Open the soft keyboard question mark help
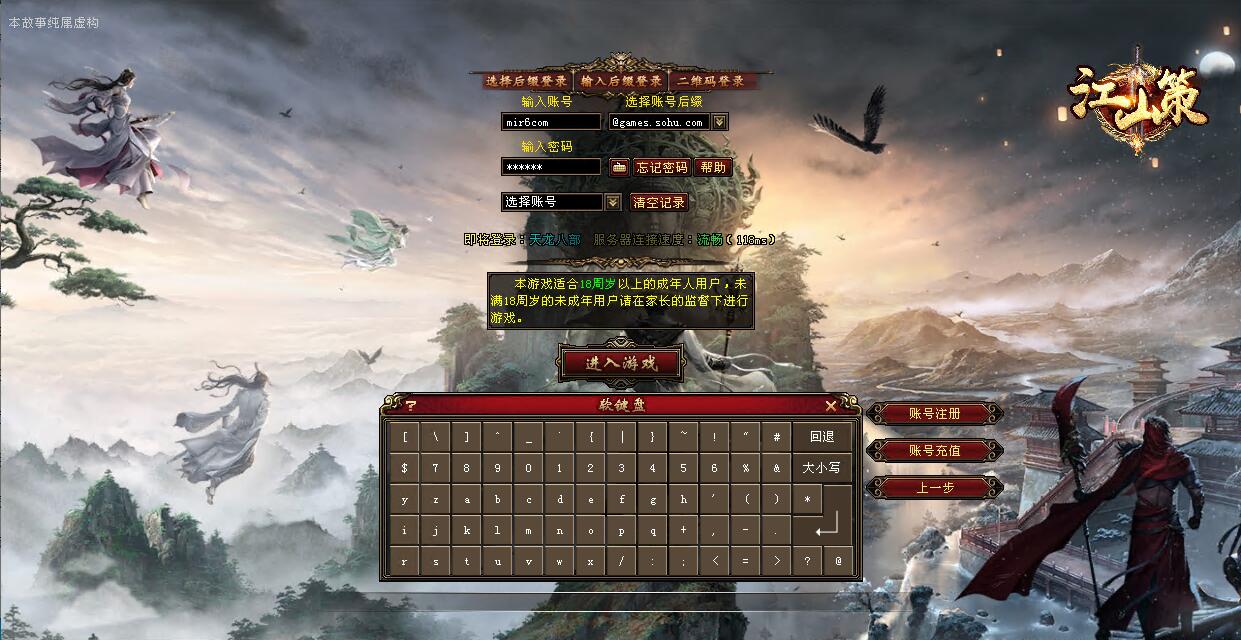 pos(410,405)
